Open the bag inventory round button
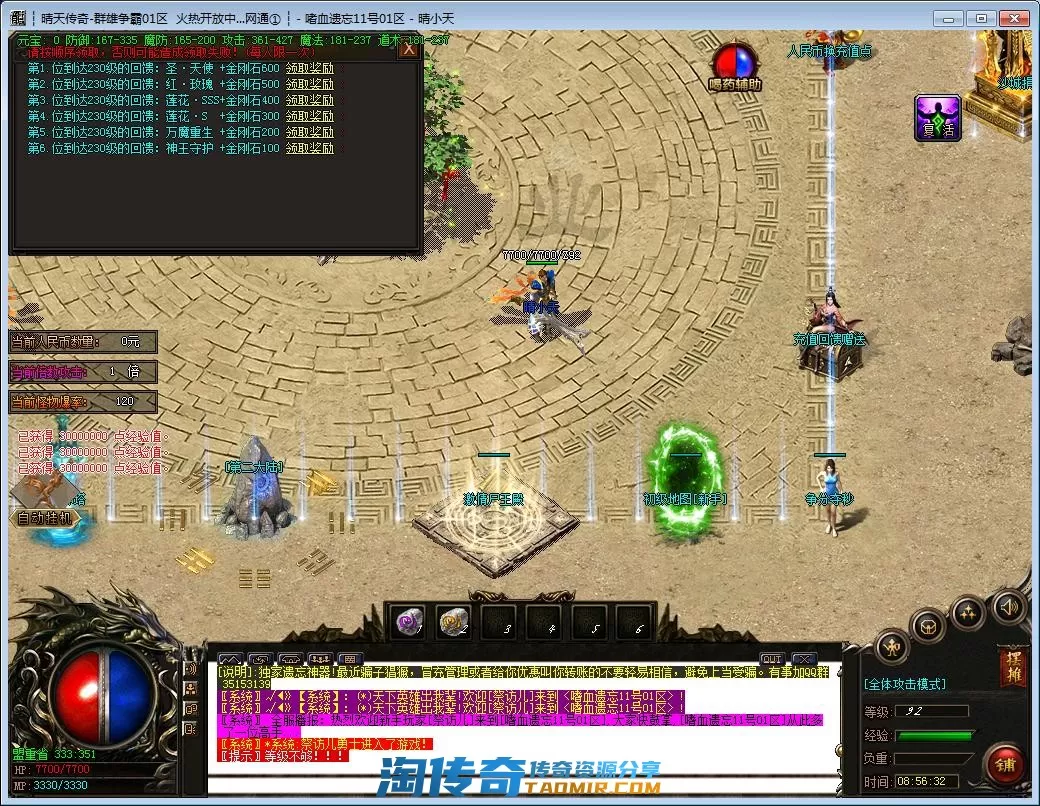Screen dimensions: 1040x806 click(x=928, y=627)
